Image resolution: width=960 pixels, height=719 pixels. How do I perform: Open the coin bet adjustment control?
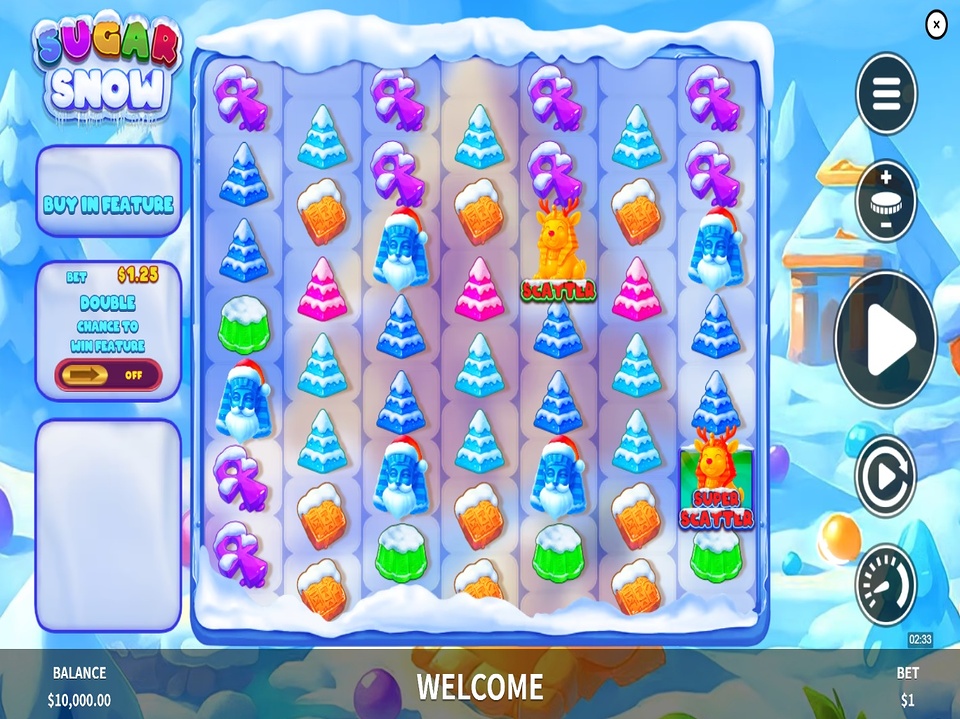(x=886, y=200)
